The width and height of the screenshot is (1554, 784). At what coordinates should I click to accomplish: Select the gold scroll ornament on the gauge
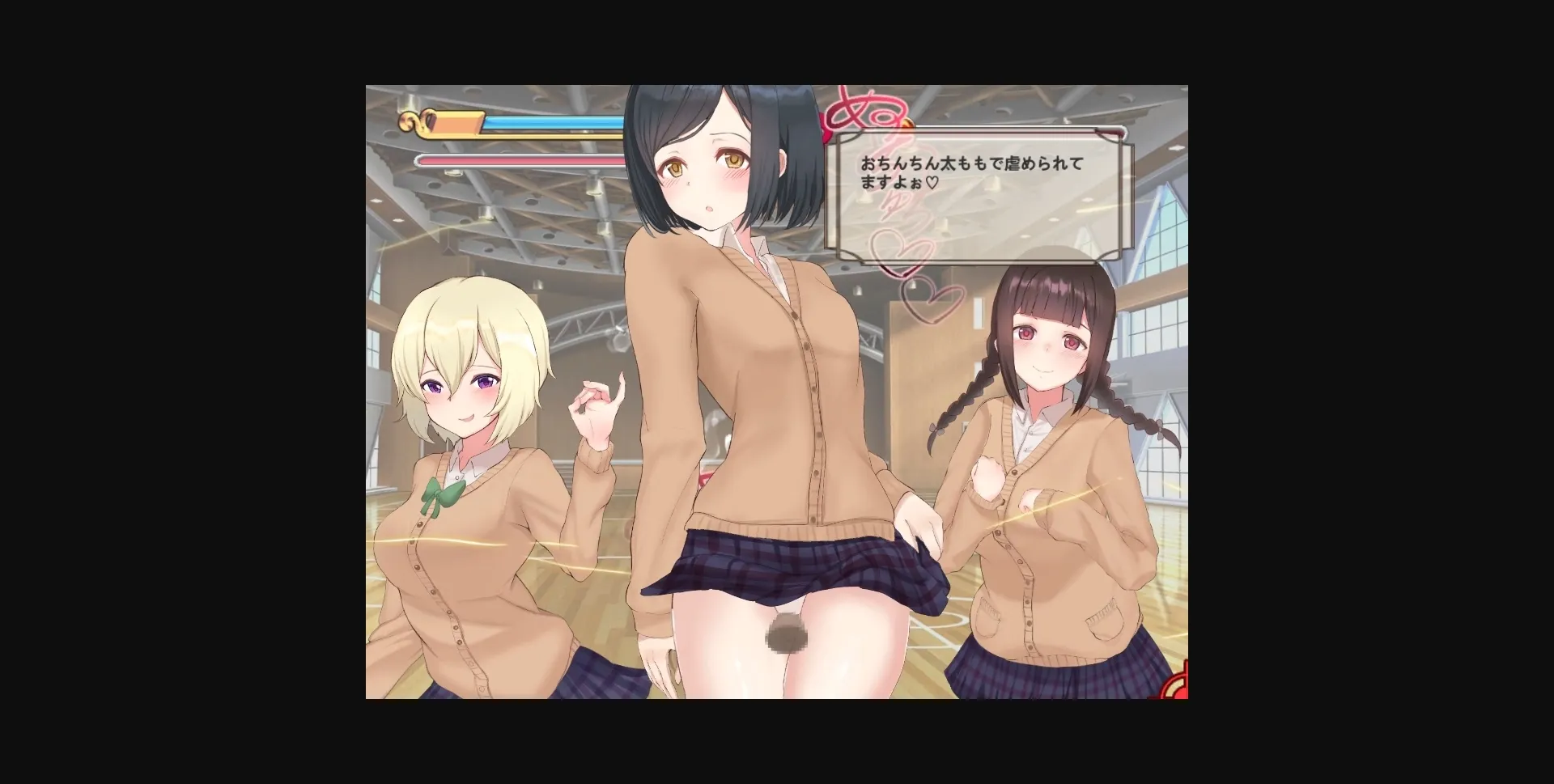[413, 123]
